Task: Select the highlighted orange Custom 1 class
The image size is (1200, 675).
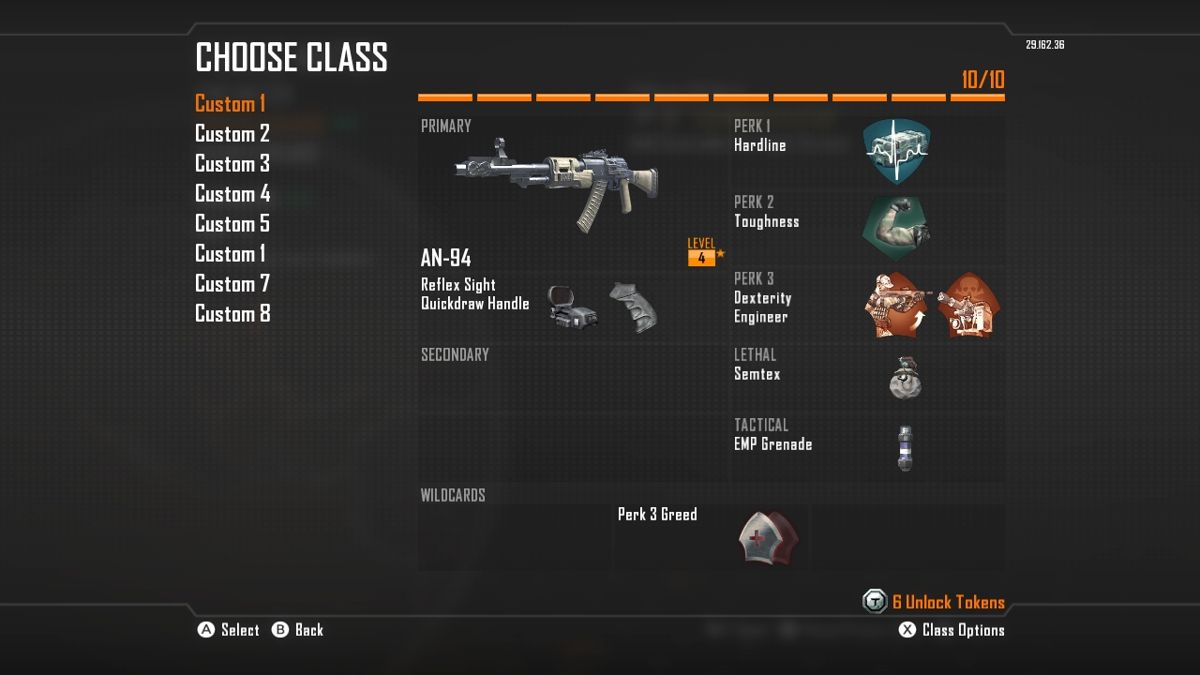Action: [230, 104]
